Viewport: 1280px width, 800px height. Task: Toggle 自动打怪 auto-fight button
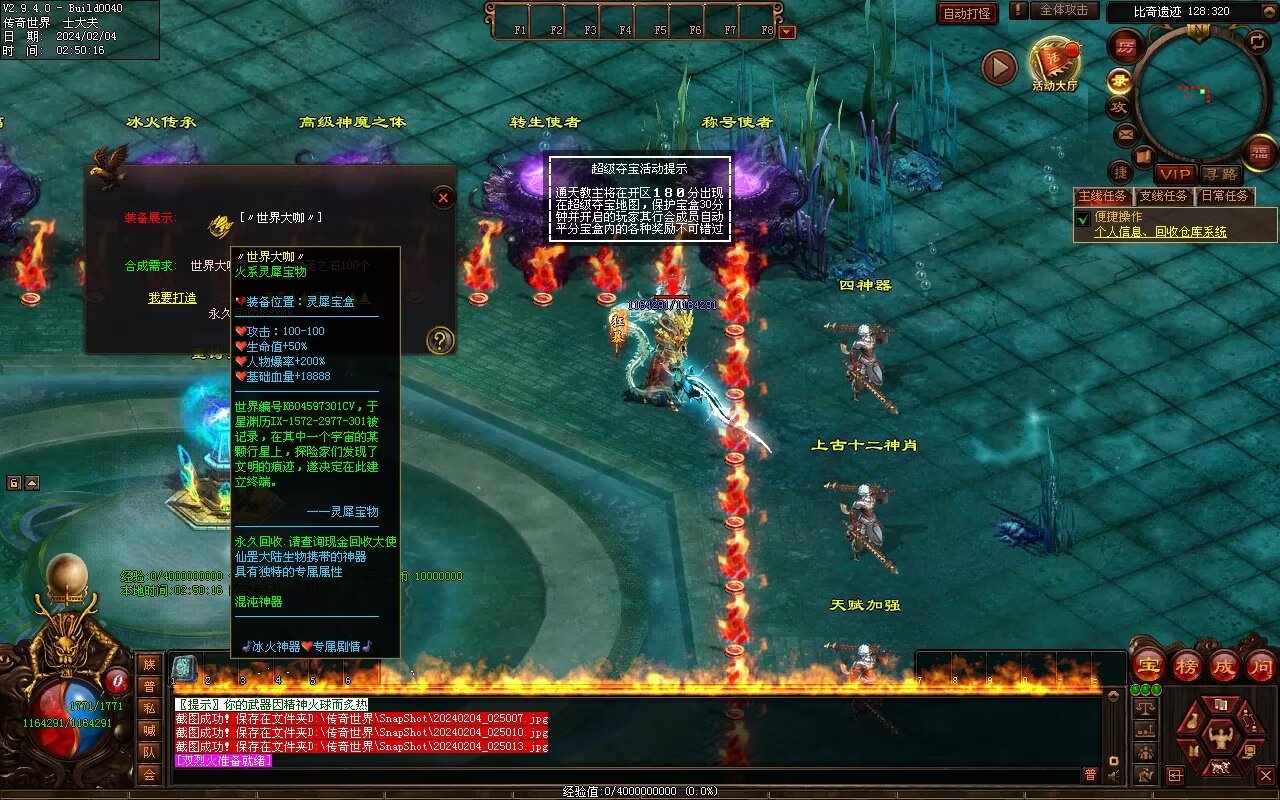(967, 13)
